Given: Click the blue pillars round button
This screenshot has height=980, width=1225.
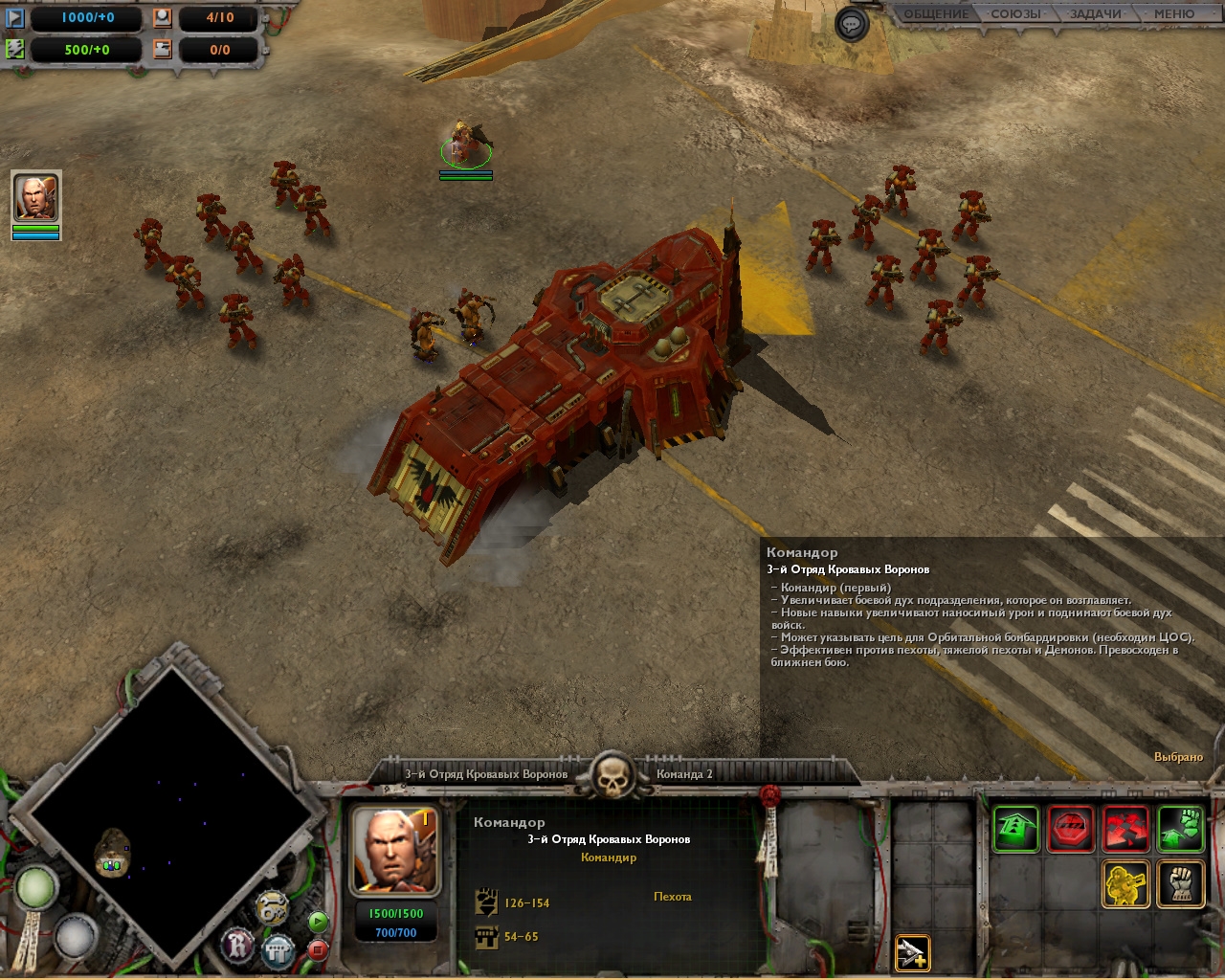Looking at the screenshot, I should pyautogui.click(x=278, y=950).
